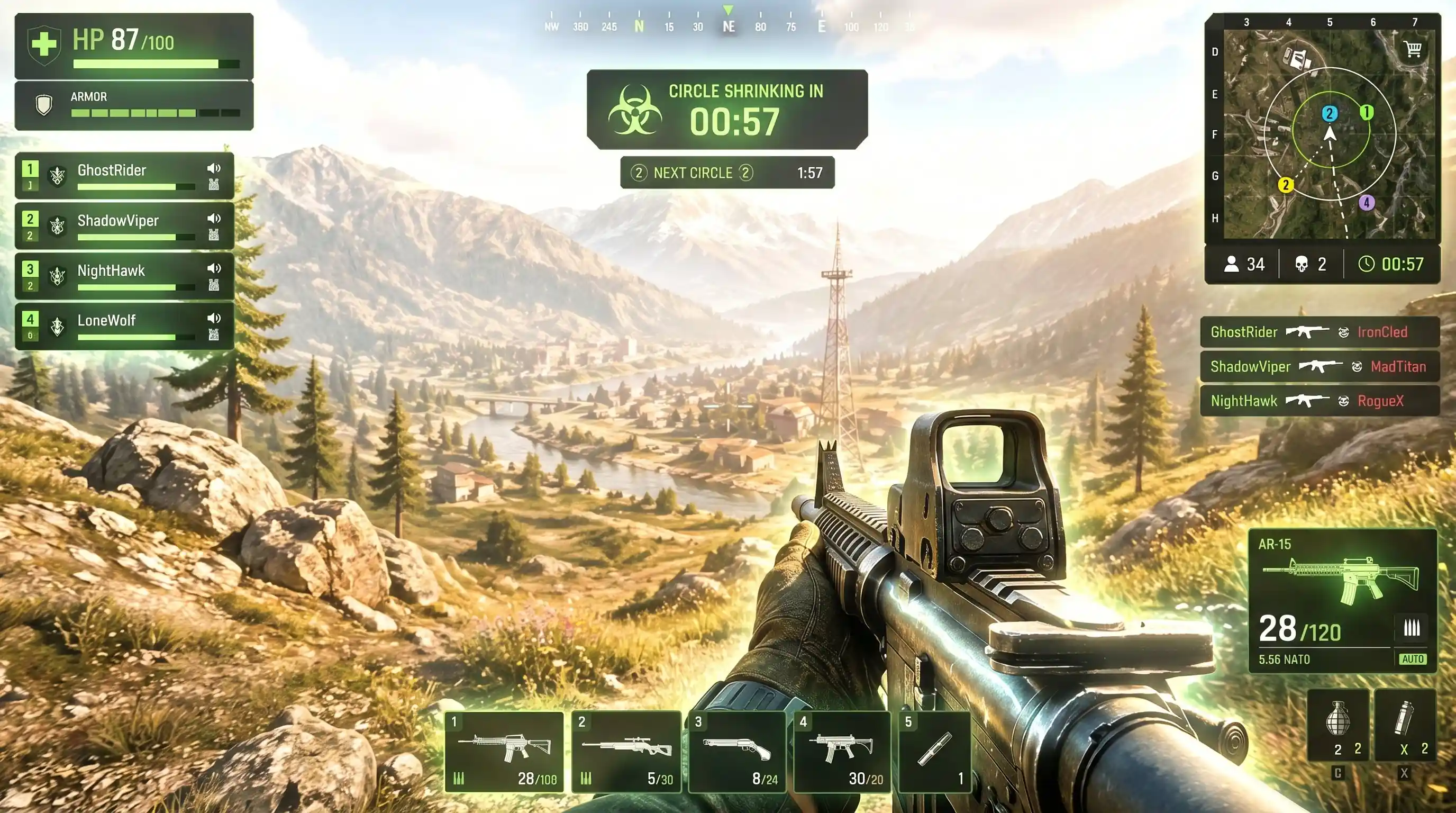Select the smoke canister slot

click(x=1405, y=725)
